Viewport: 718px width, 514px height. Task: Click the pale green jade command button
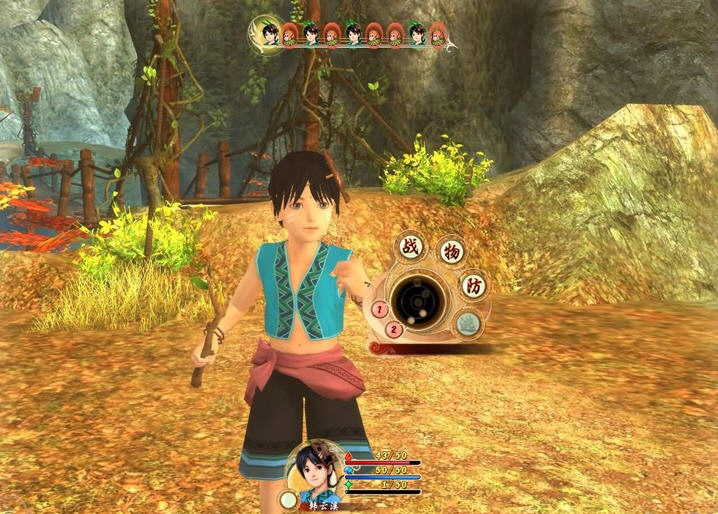pos(468,323)
